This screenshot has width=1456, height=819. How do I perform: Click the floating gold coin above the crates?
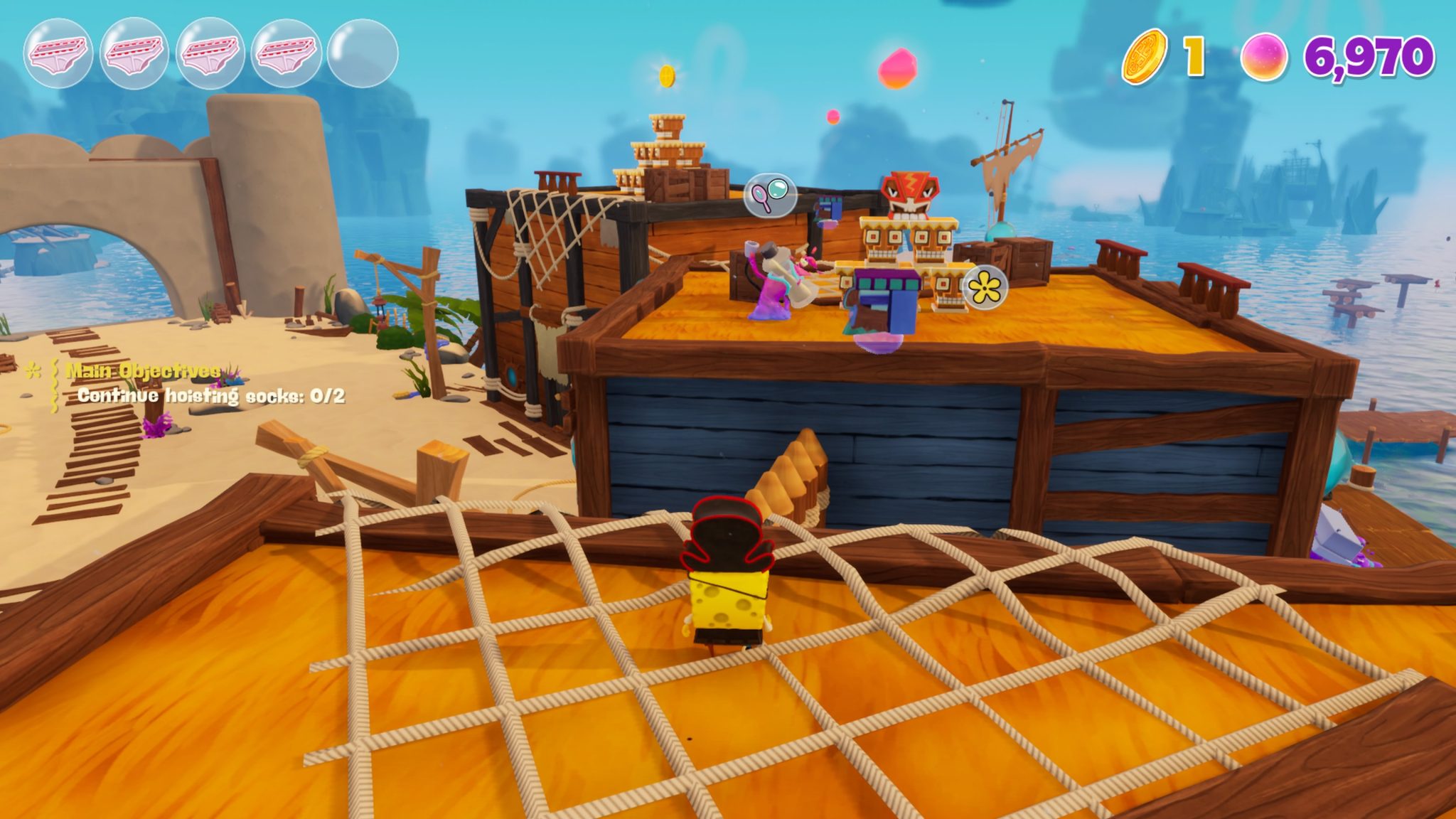click(666, 75)
